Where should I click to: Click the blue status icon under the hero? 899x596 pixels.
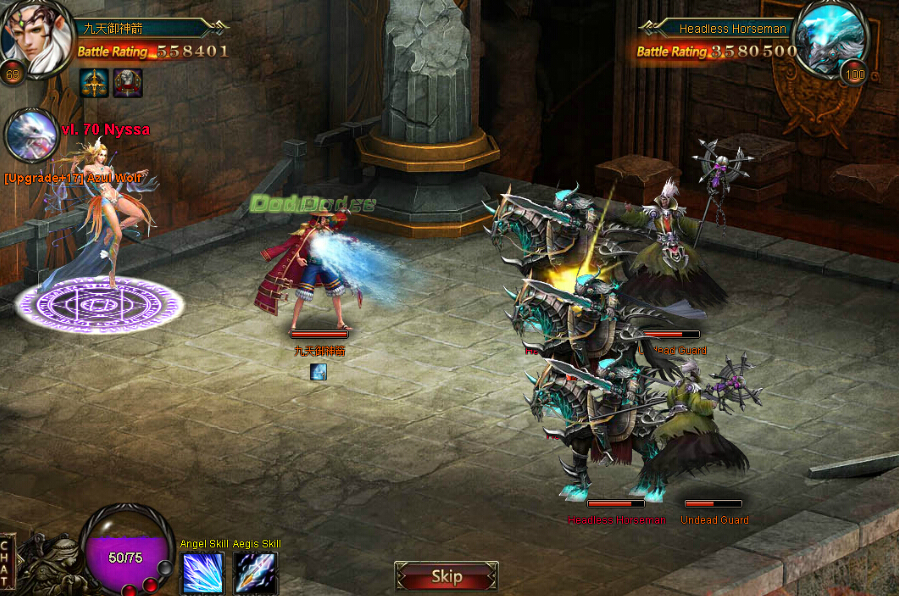coord(318,372)
